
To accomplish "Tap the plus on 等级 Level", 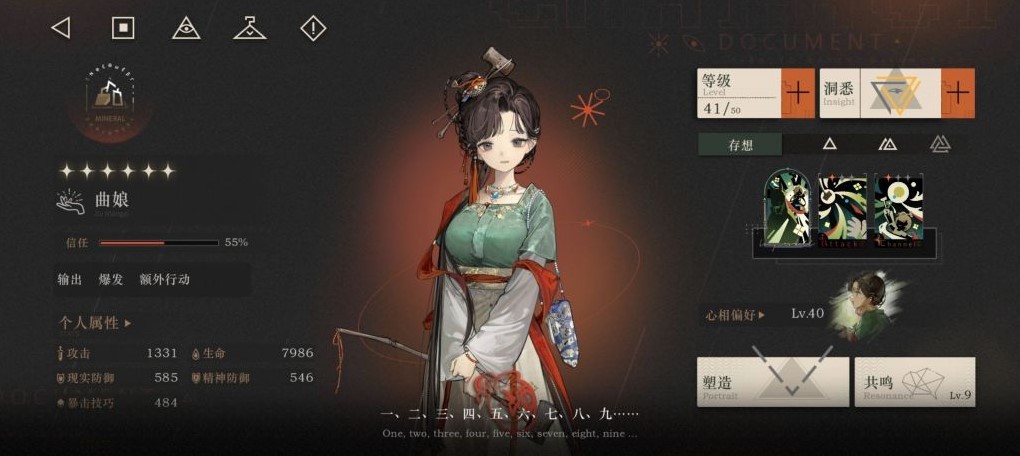I will pyautogui.click(x=798, y=93).
